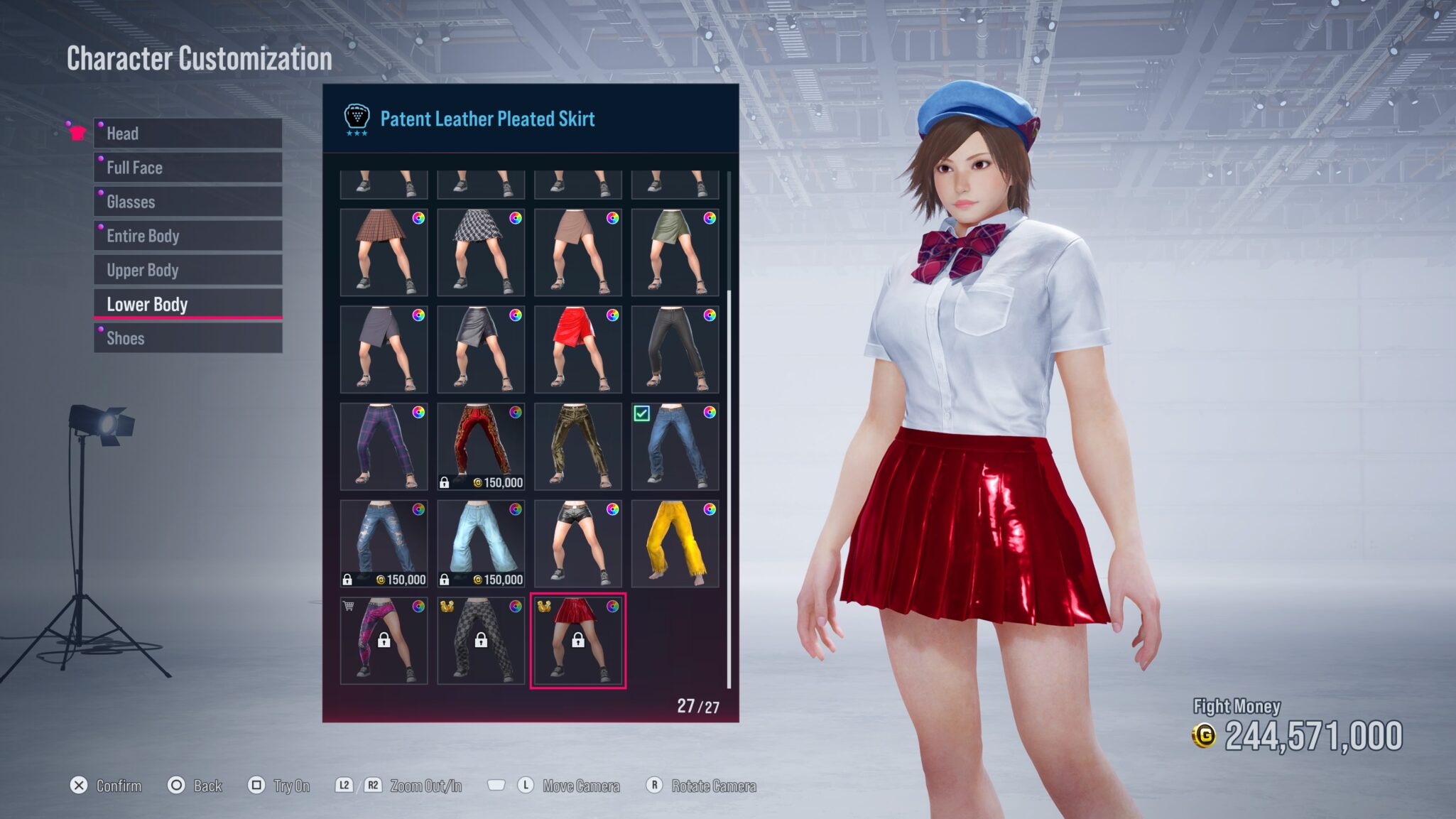Select the locked ripped blue jeans
Viewport: 1456px width, 819px height.
pos(384,543)
